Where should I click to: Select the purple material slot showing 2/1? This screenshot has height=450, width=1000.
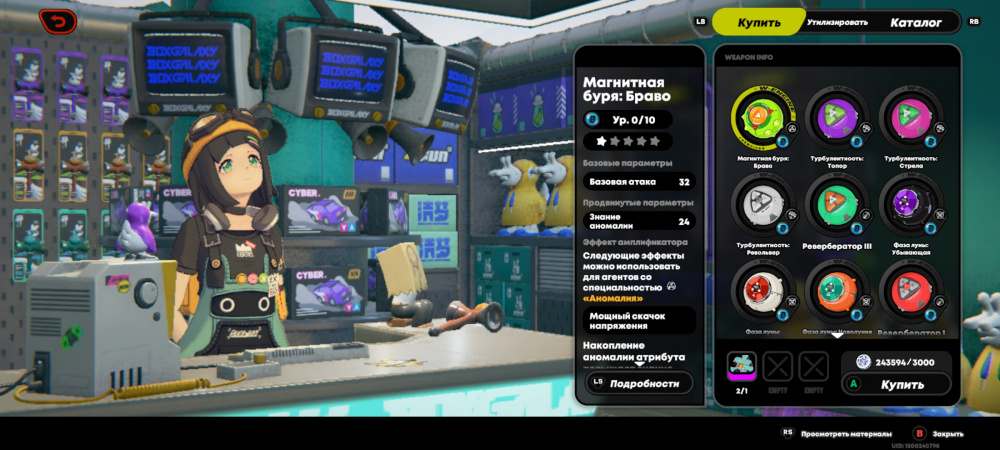(741, 368)
